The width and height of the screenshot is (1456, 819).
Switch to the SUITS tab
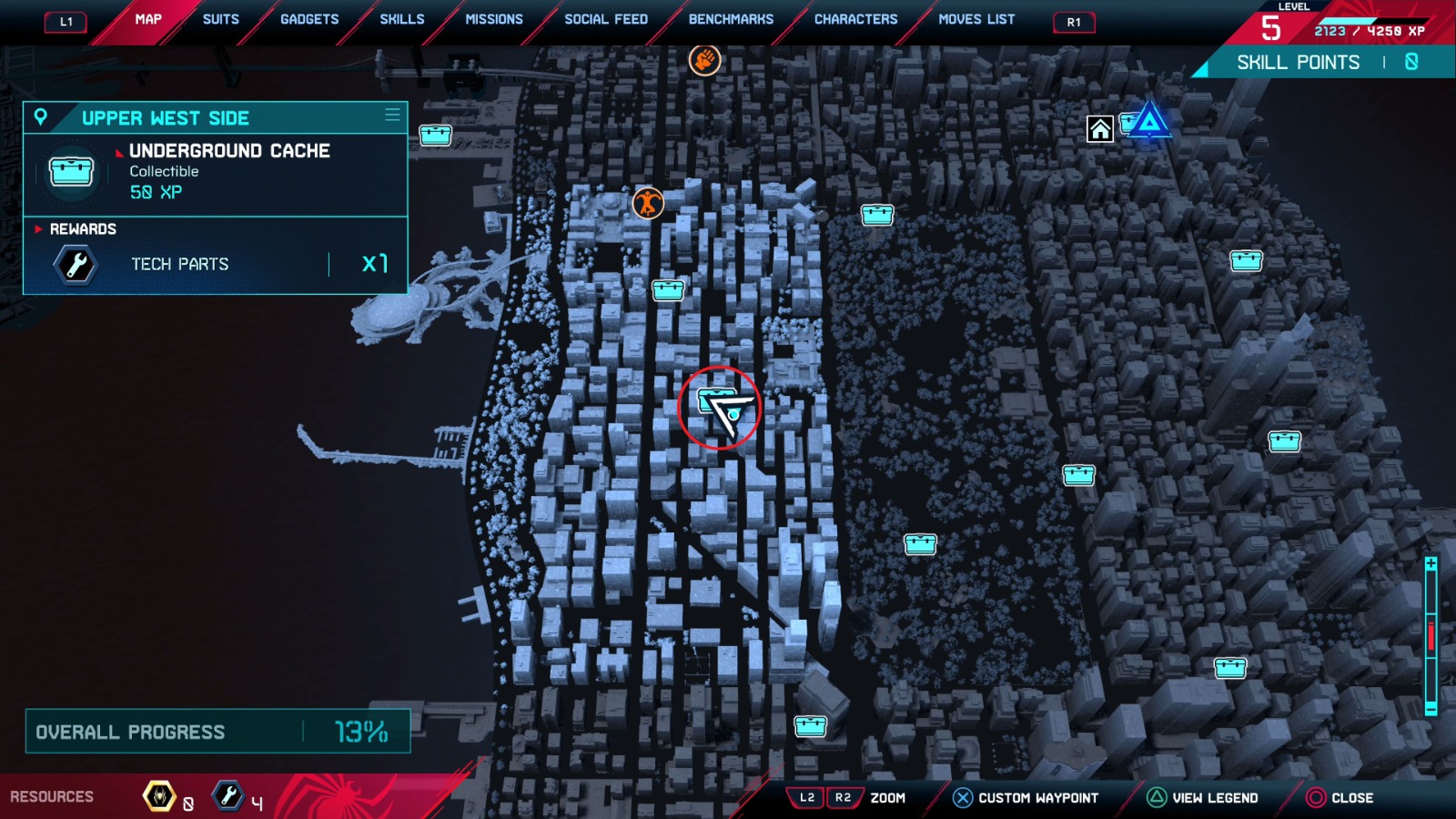[x=219, y=18]
